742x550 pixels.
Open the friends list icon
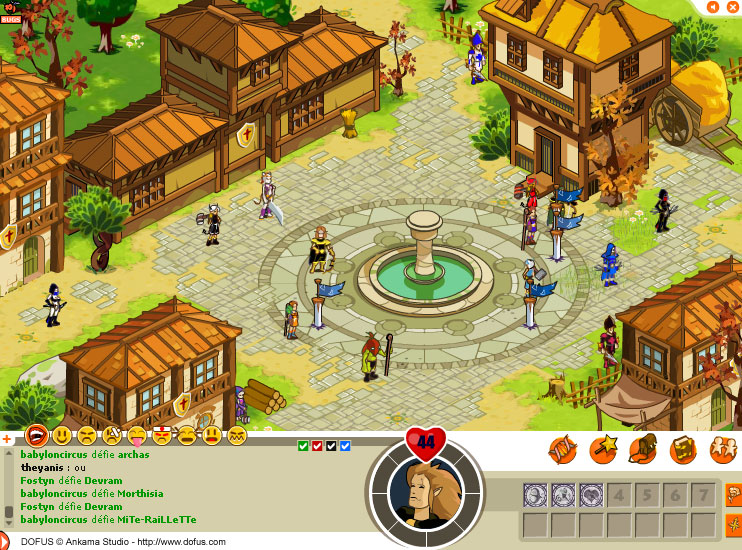click(722, 450)
